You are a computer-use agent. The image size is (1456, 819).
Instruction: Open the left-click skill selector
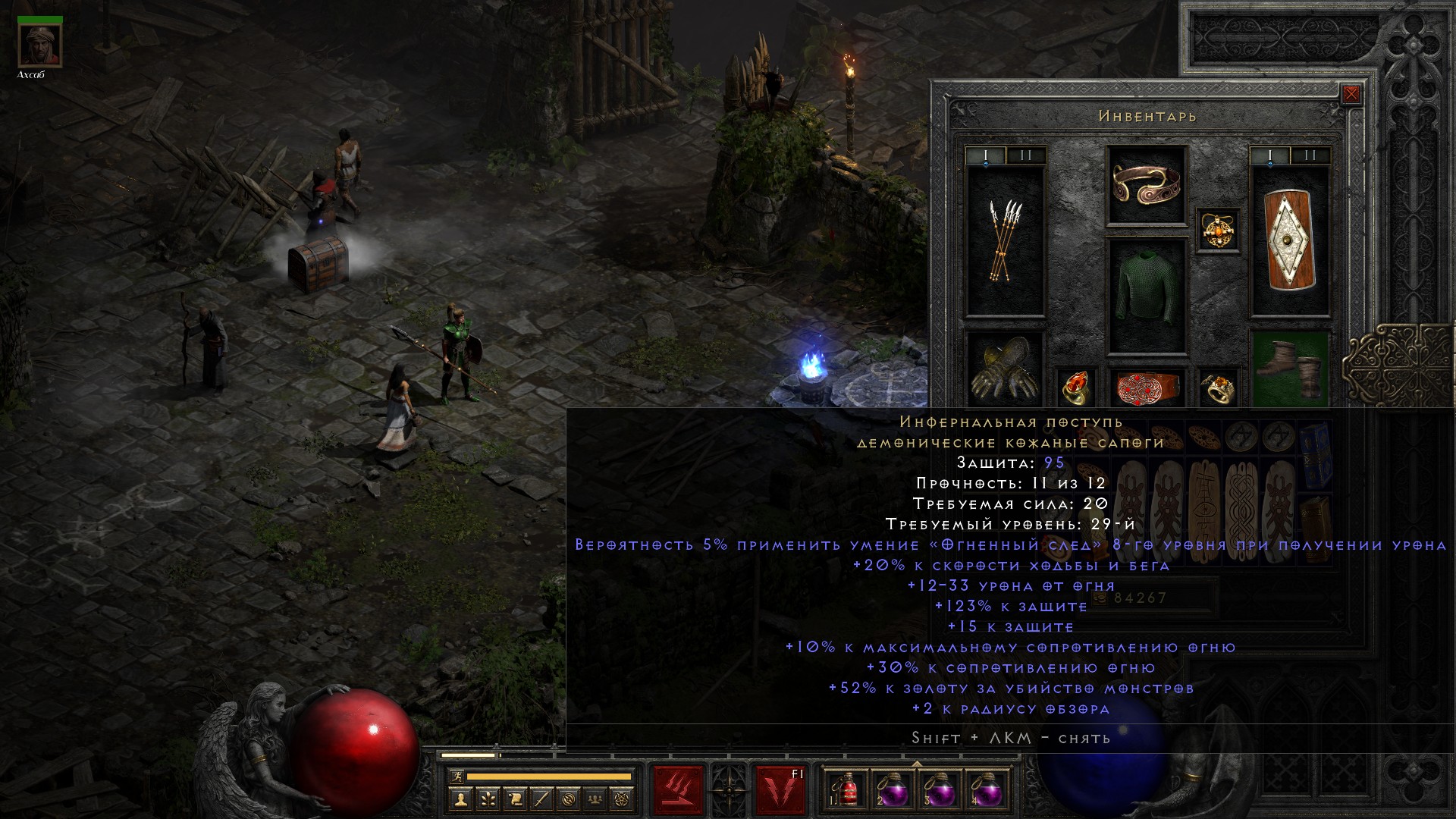pyautogui.click(x=678, y=789)
